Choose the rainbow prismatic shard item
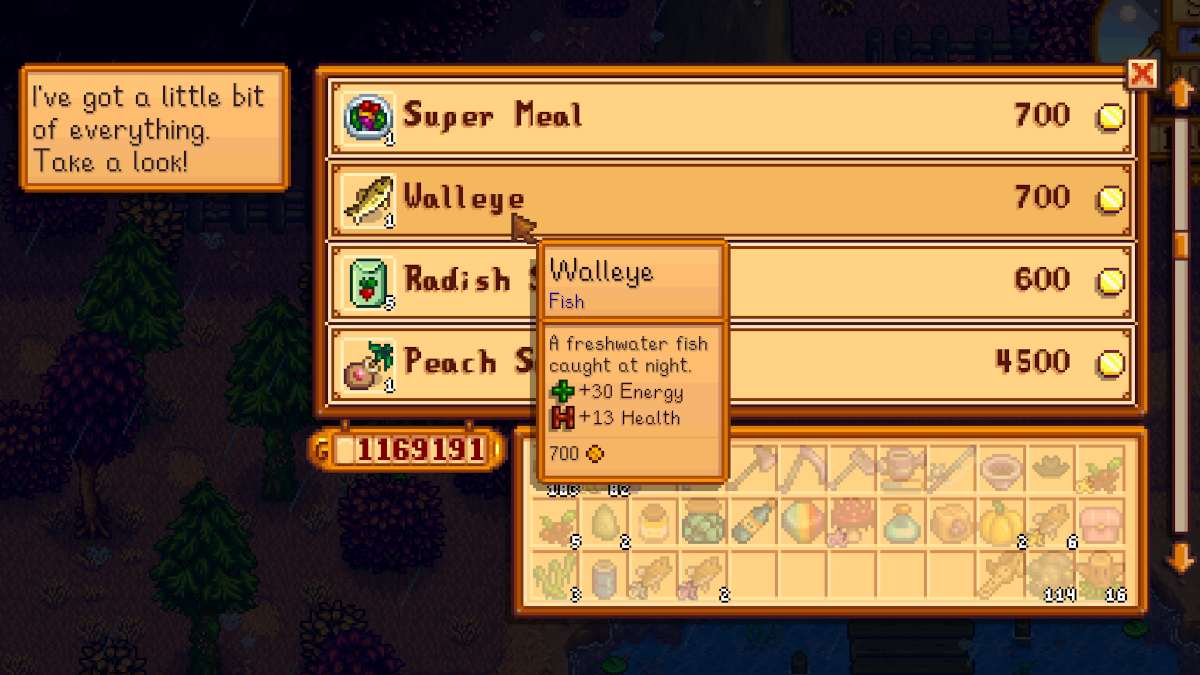The height and width of the screenshot is (675, 1200). coord(803,521)
